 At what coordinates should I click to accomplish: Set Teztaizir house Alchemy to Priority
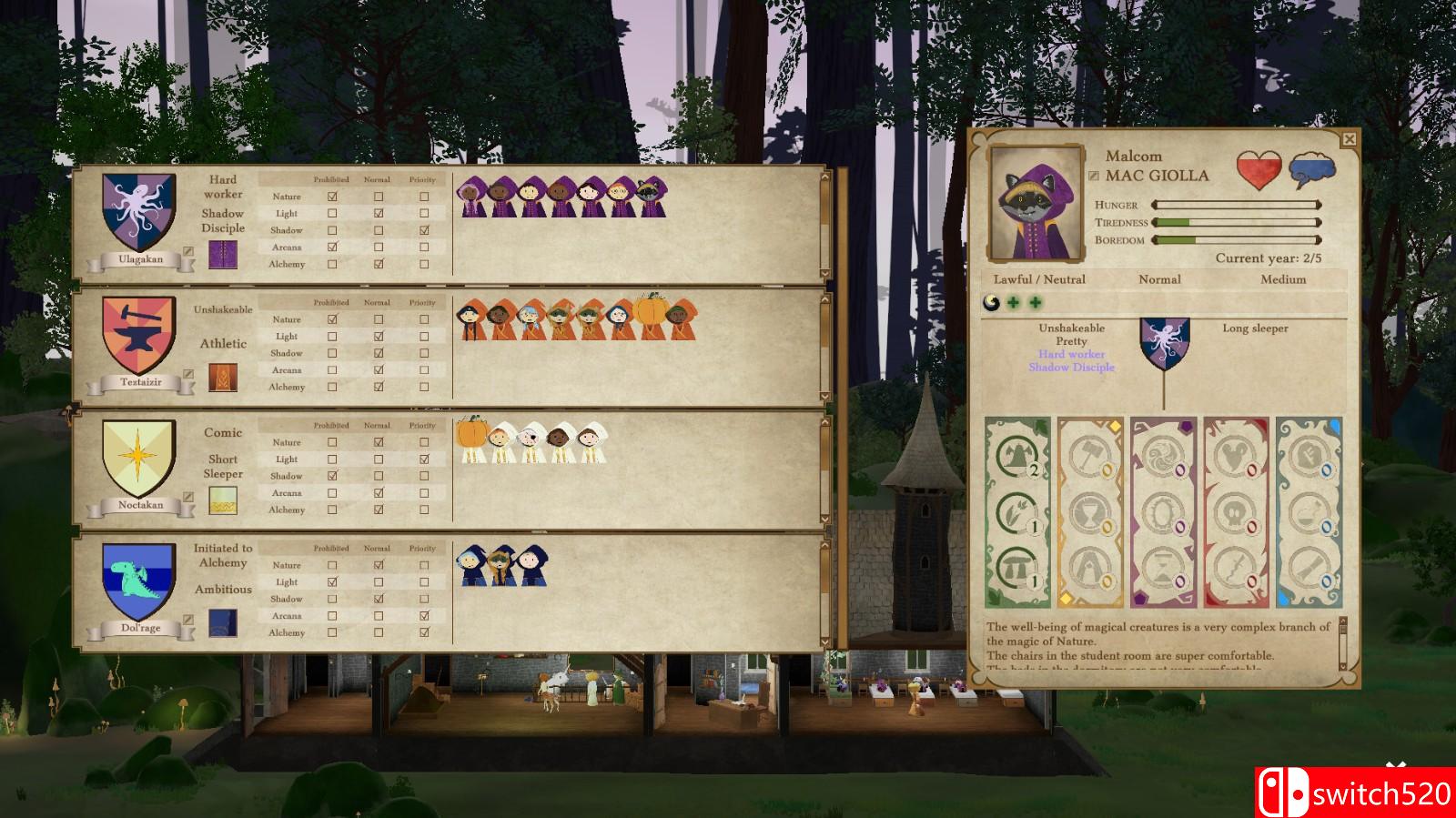(x=424, y=387)
